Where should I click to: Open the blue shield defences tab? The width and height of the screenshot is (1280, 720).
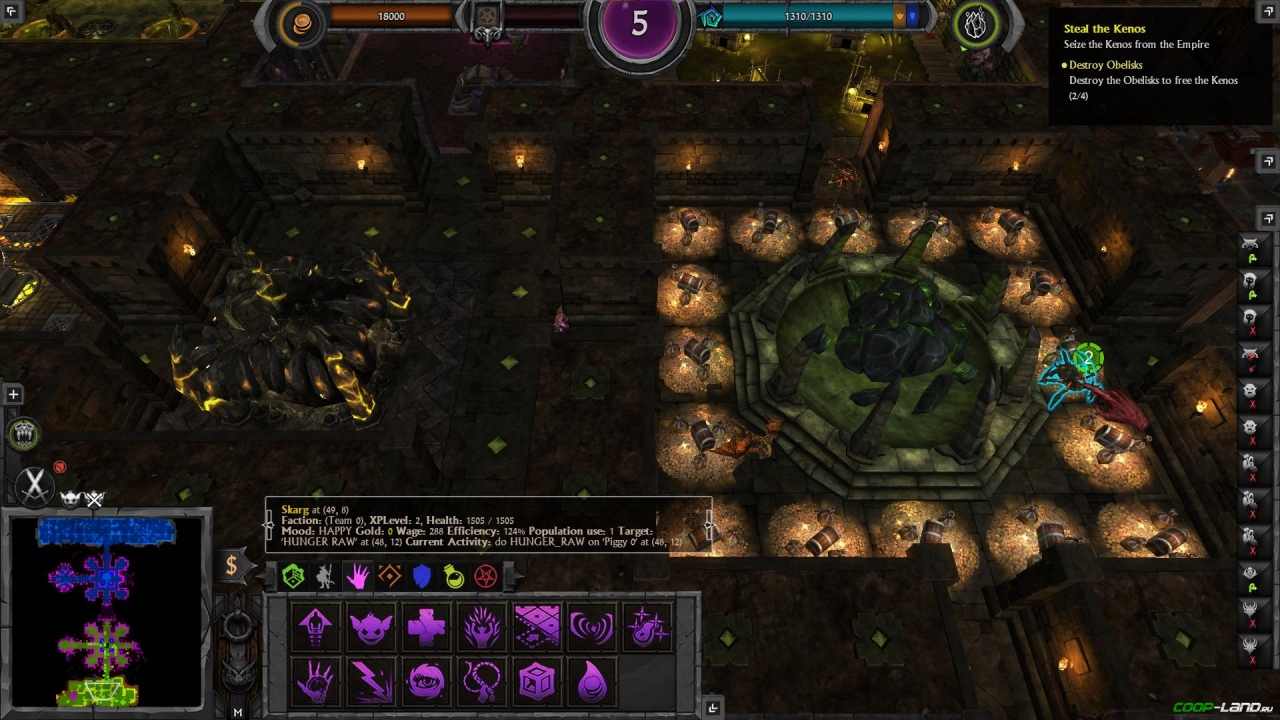pyautogui.click(x=422, y=576)
